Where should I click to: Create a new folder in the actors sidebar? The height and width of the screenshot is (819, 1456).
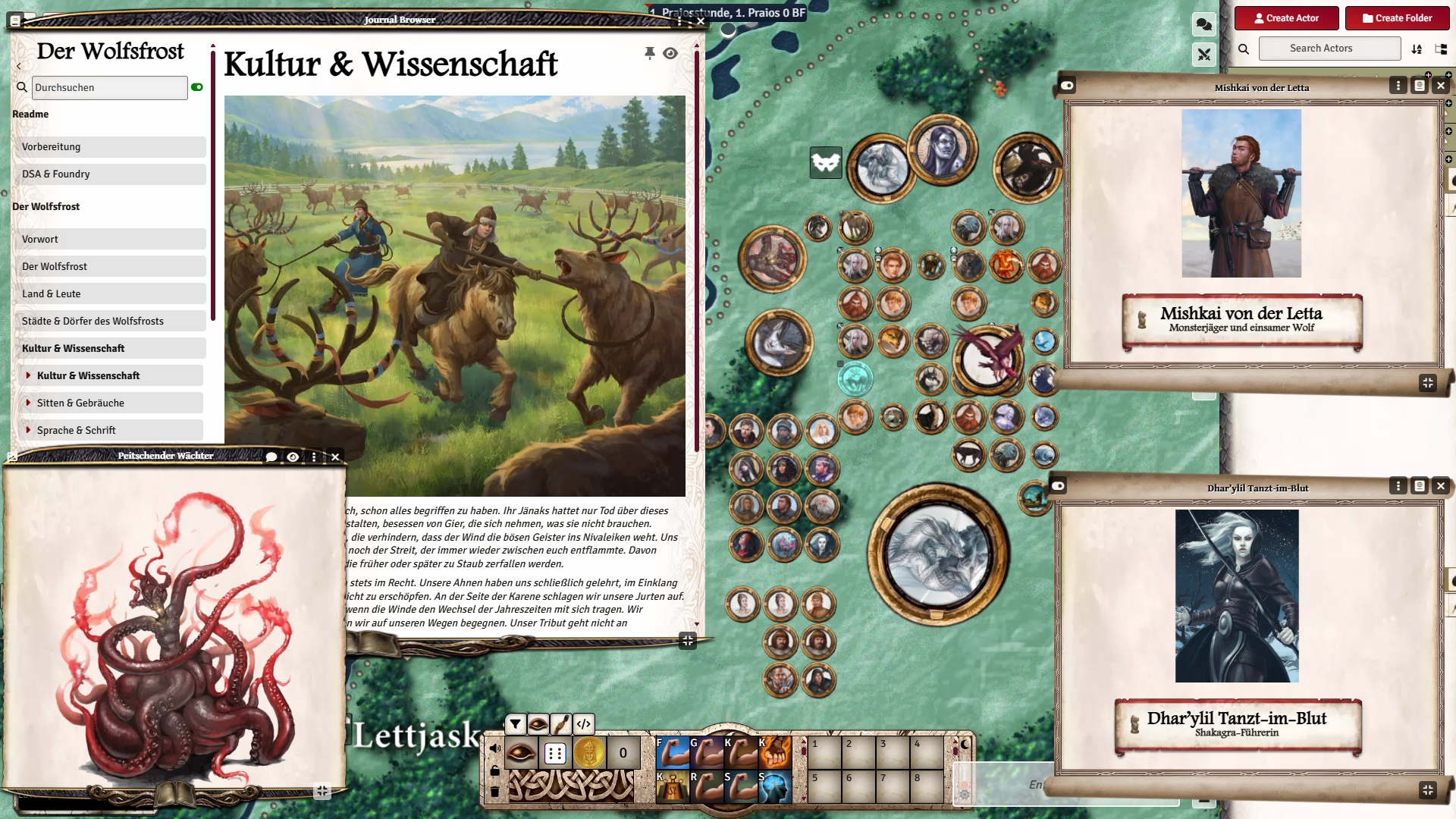click(x=1397, y=18)
